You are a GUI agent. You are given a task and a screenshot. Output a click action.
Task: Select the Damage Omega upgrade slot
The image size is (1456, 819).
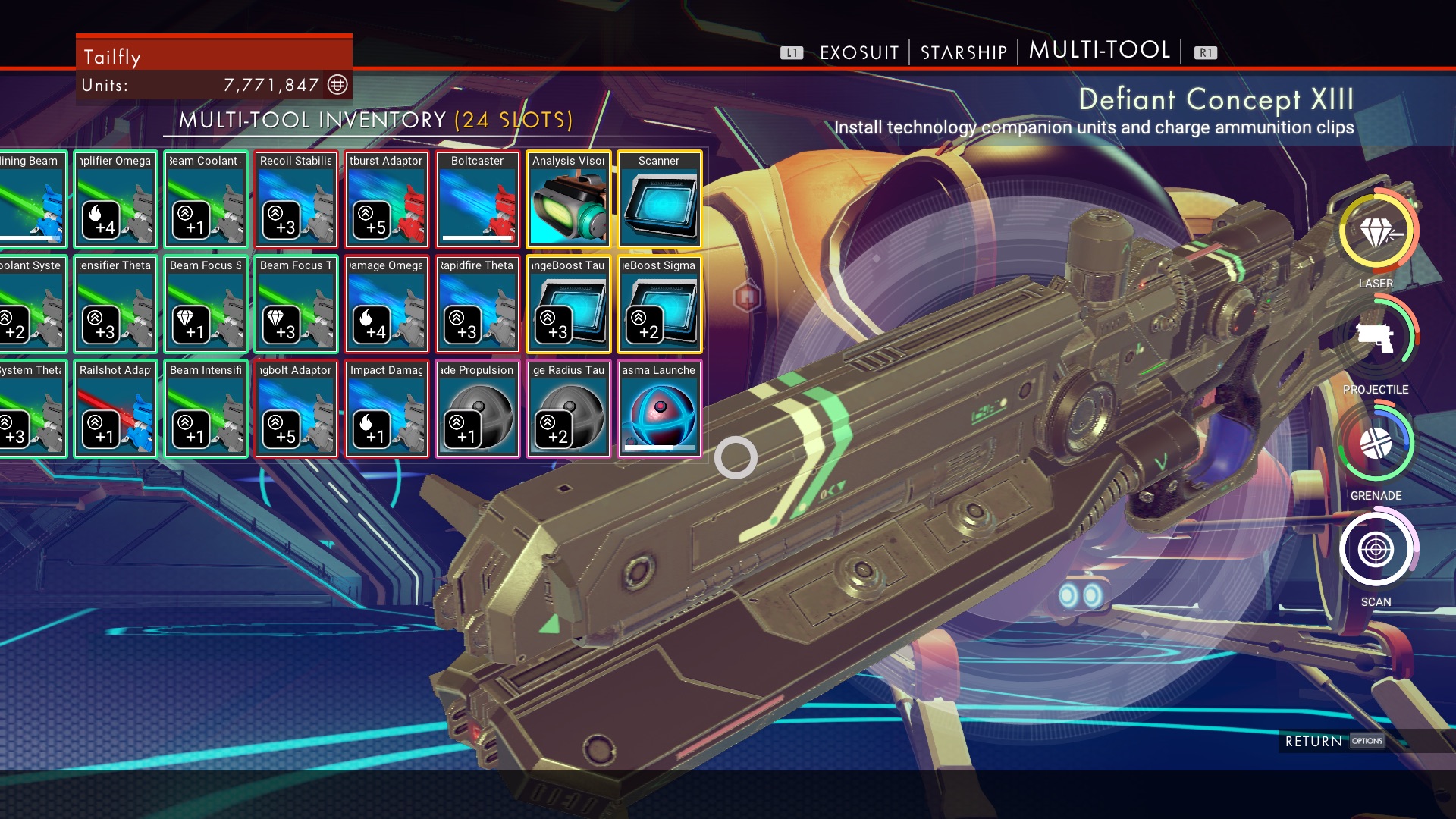point(386,304)
